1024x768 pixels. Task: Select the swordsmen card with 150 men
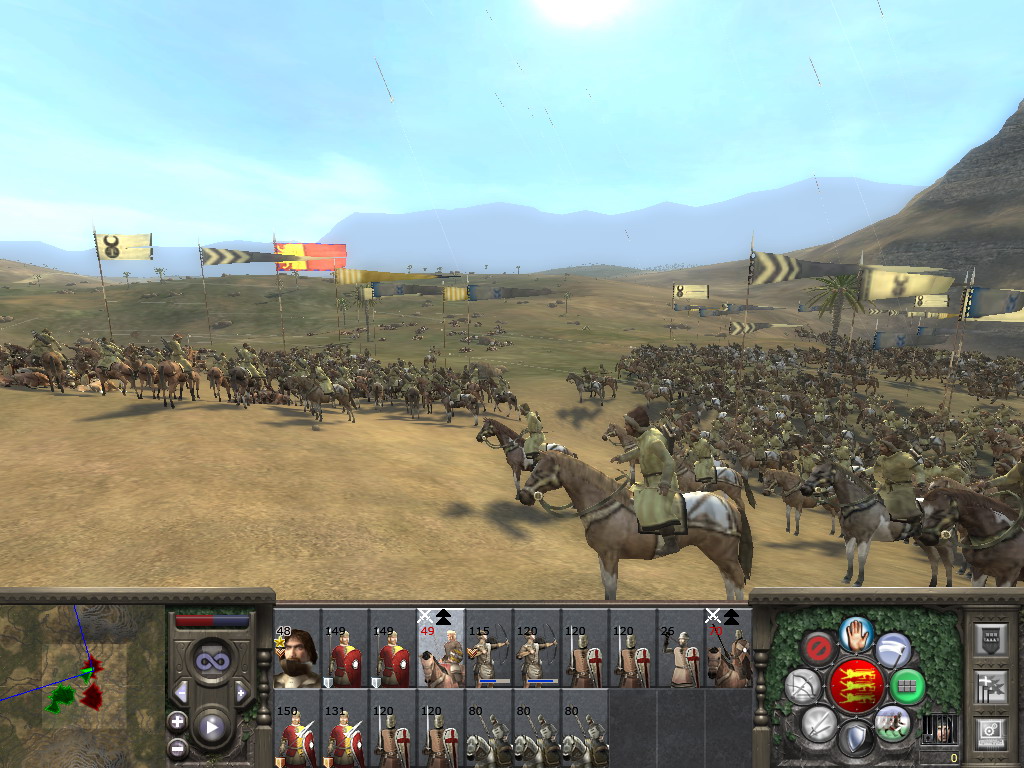coord(297,735)
